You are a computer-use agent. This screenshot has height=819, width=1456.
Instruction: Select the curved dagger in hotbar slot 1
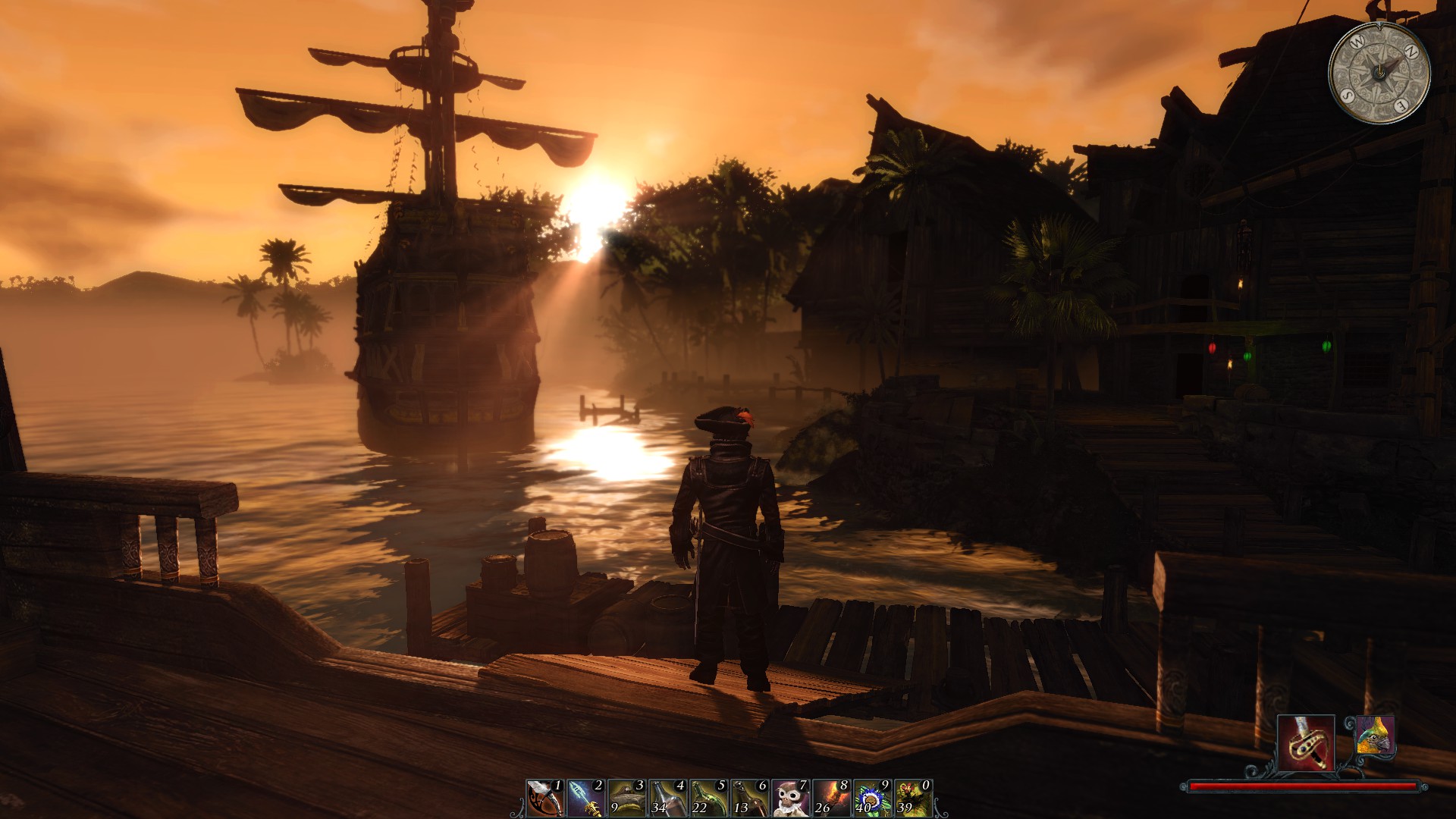tap(545, 798)
